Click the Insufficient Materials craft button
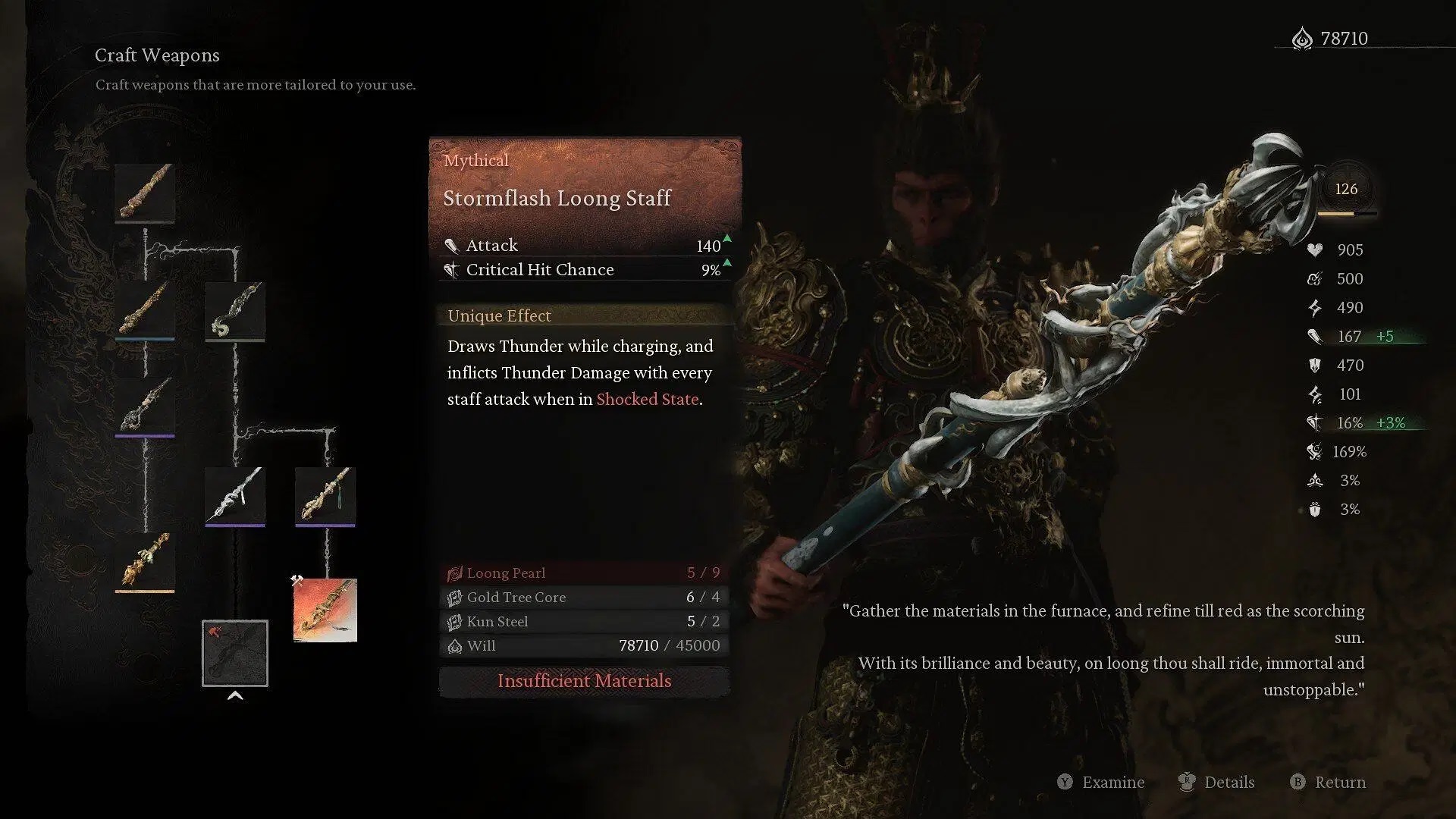This screenshot has width=1456, height=819. pos(584,681)
